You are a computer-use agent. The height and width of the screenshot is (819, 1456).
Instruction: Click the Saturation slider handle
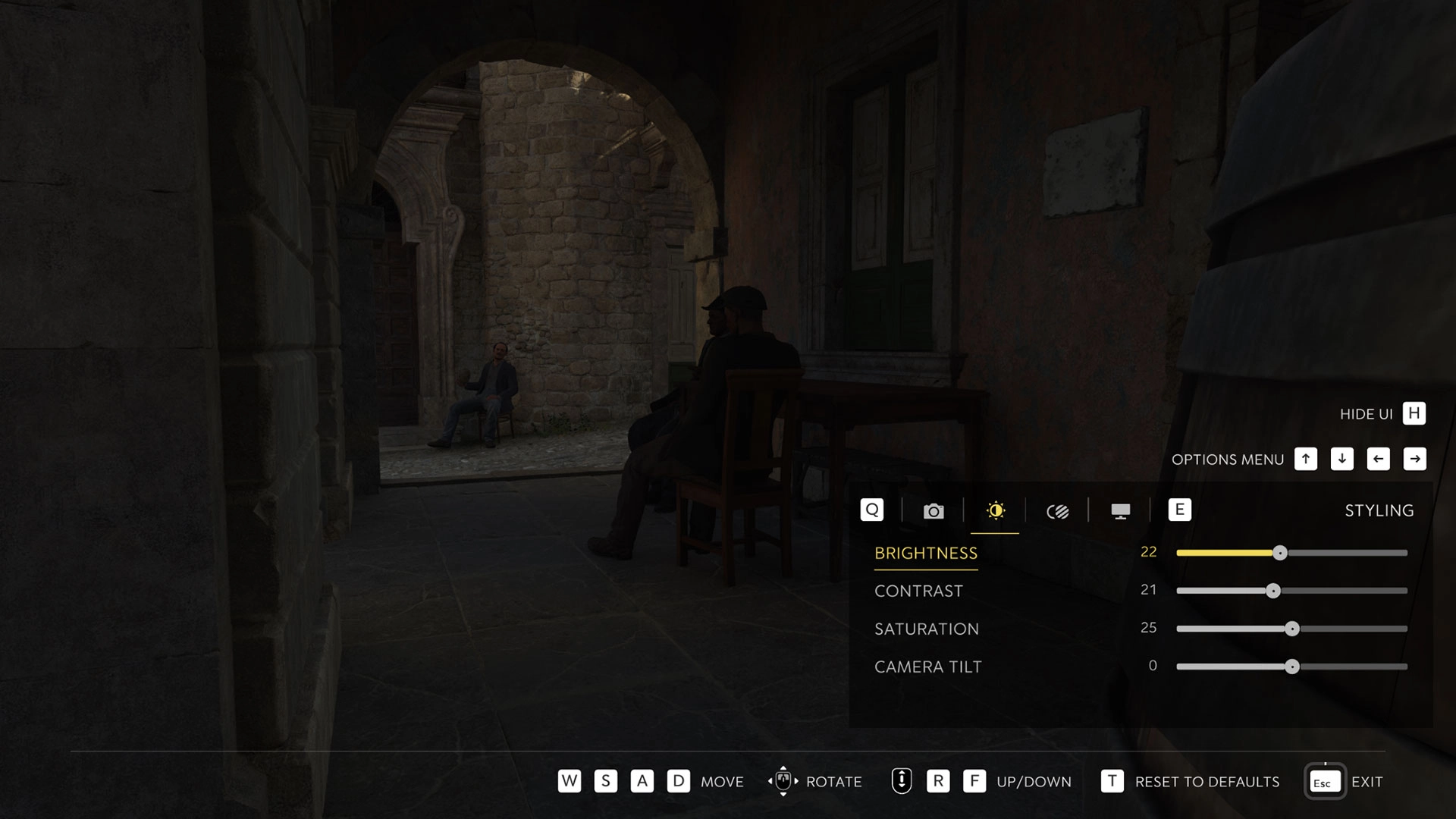(x=1293, y=628)
